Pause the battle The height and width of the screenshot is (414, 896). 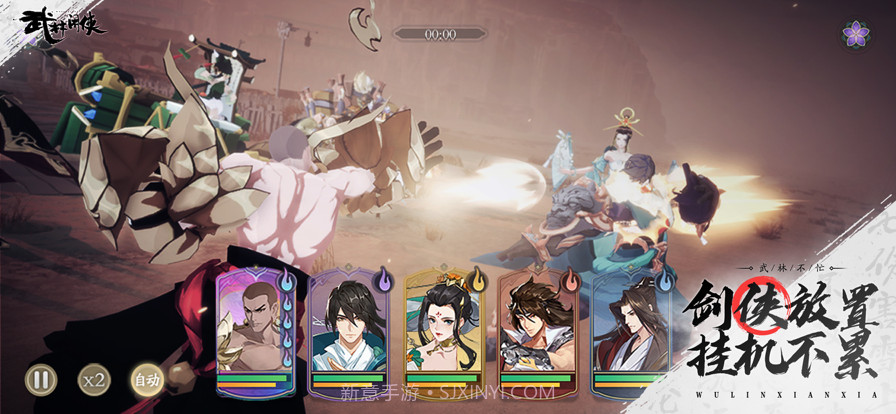(40, 380)
